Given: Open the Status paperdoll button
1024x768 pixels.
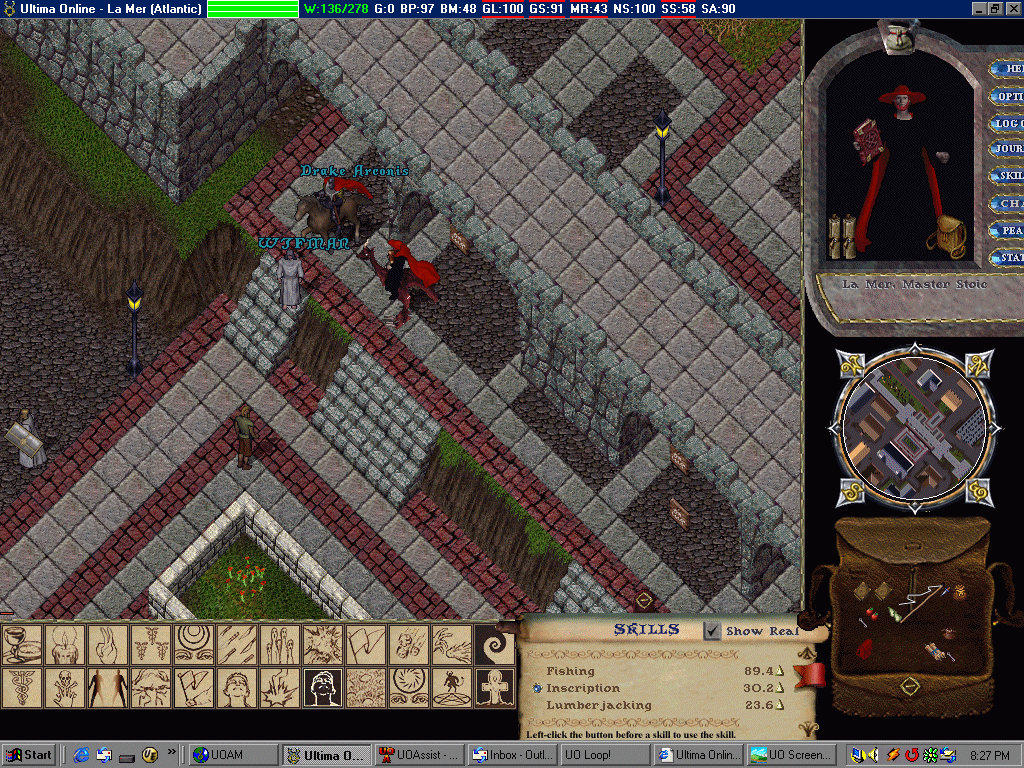Looking at the screenshot, I should tap(1006, 258).
